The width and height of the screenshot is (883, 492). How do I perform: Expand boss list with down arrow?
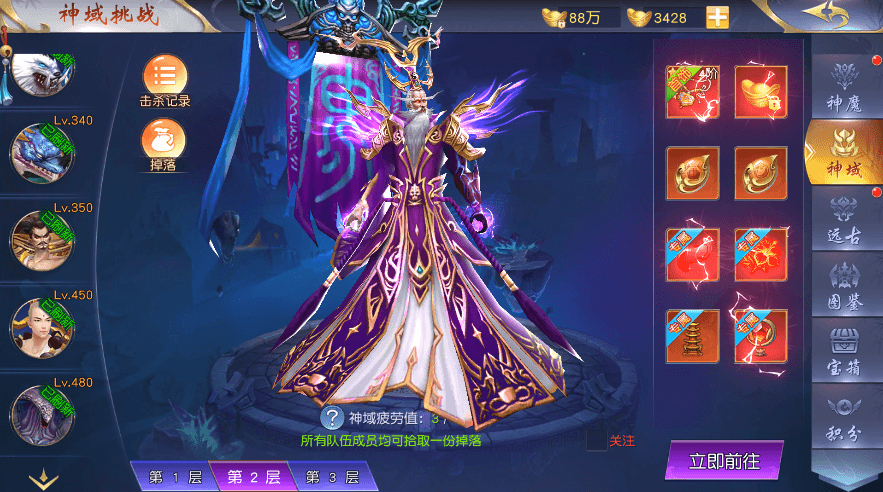(43, 480)
